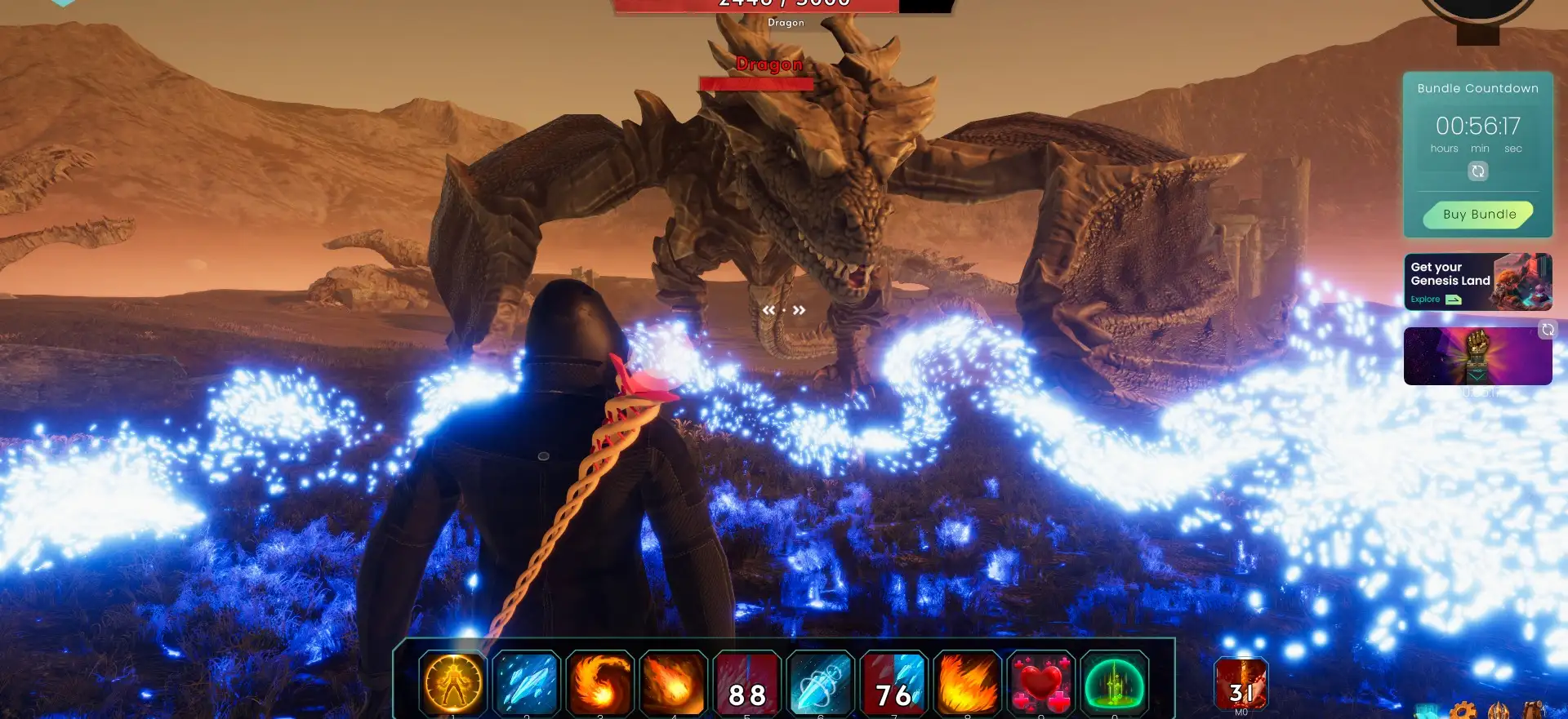Image resolution: width=1568 pixels, height=719 pixels.
Task: Launch the fireball ability
Action: (x=673, y=683)
